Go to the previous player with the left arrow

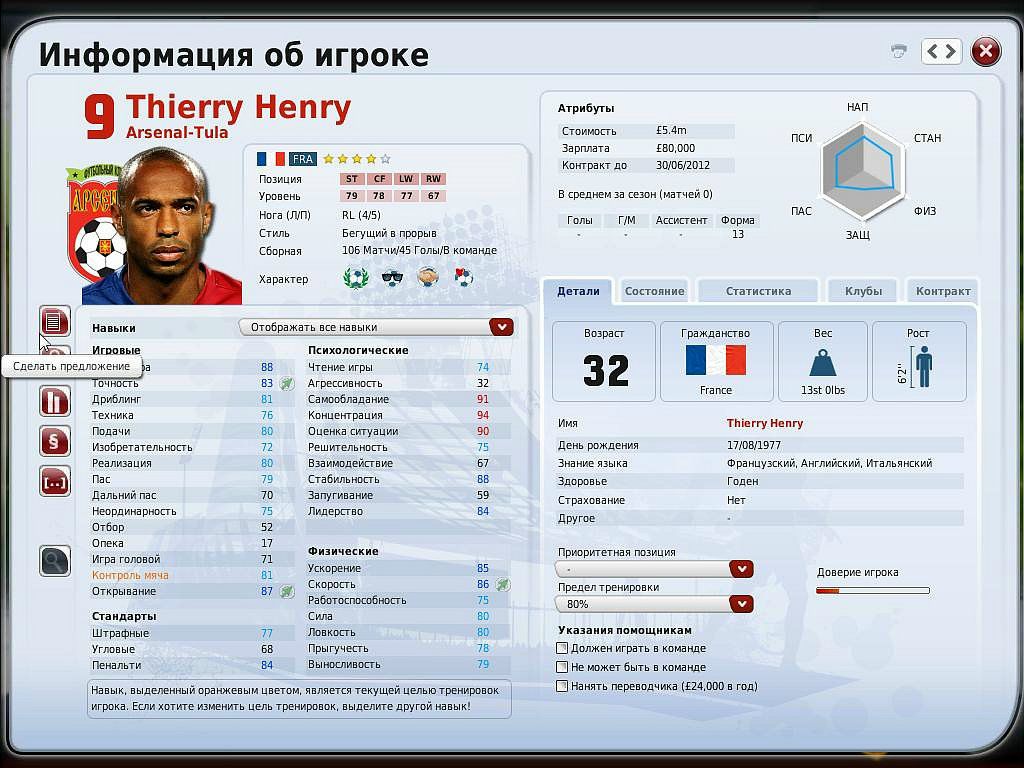[x=933, y=51]
